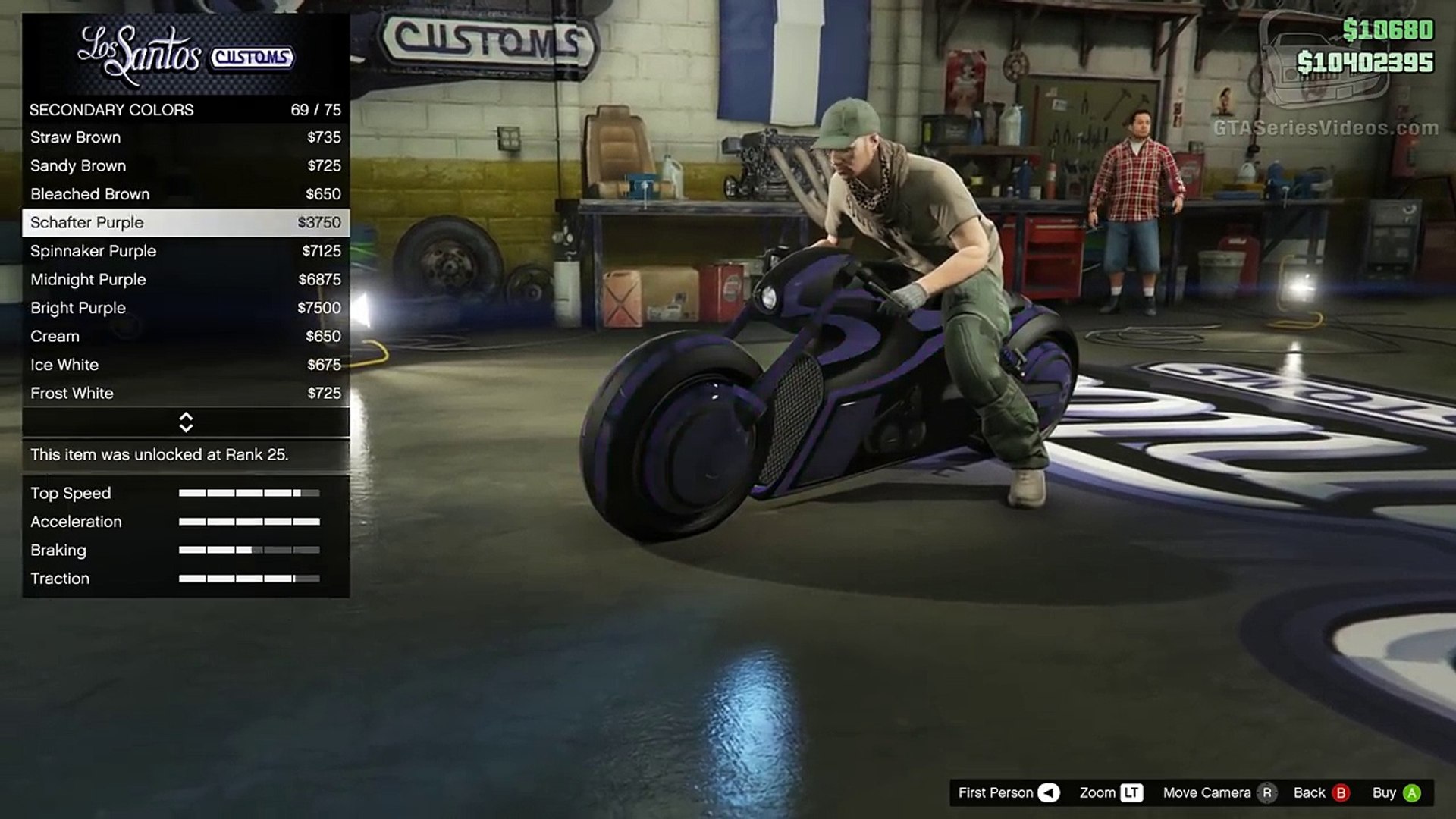Select Midnight Purple for $6875
Viewport: 1456px width, 819px height.
coord(185,279)
